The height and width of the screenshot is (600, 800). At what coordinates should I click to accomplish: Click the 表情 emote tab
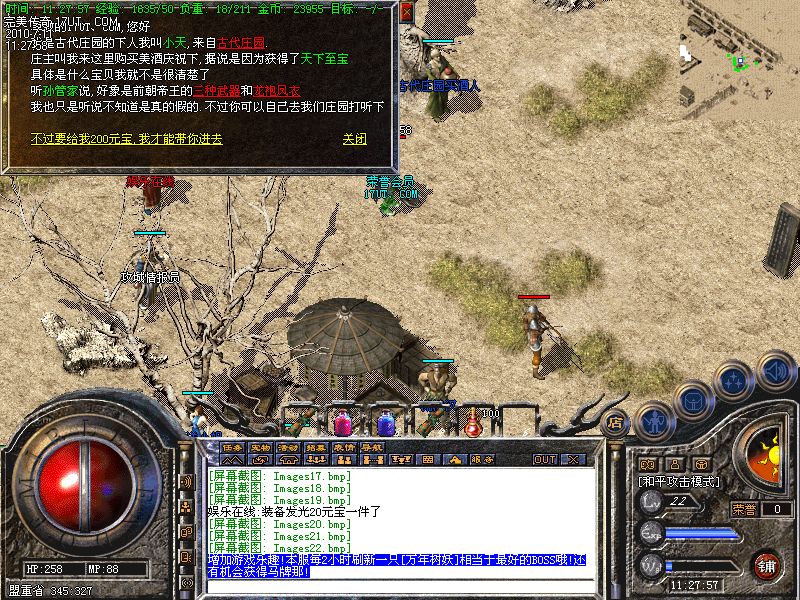pyautogui.click(x=345, y=446)
